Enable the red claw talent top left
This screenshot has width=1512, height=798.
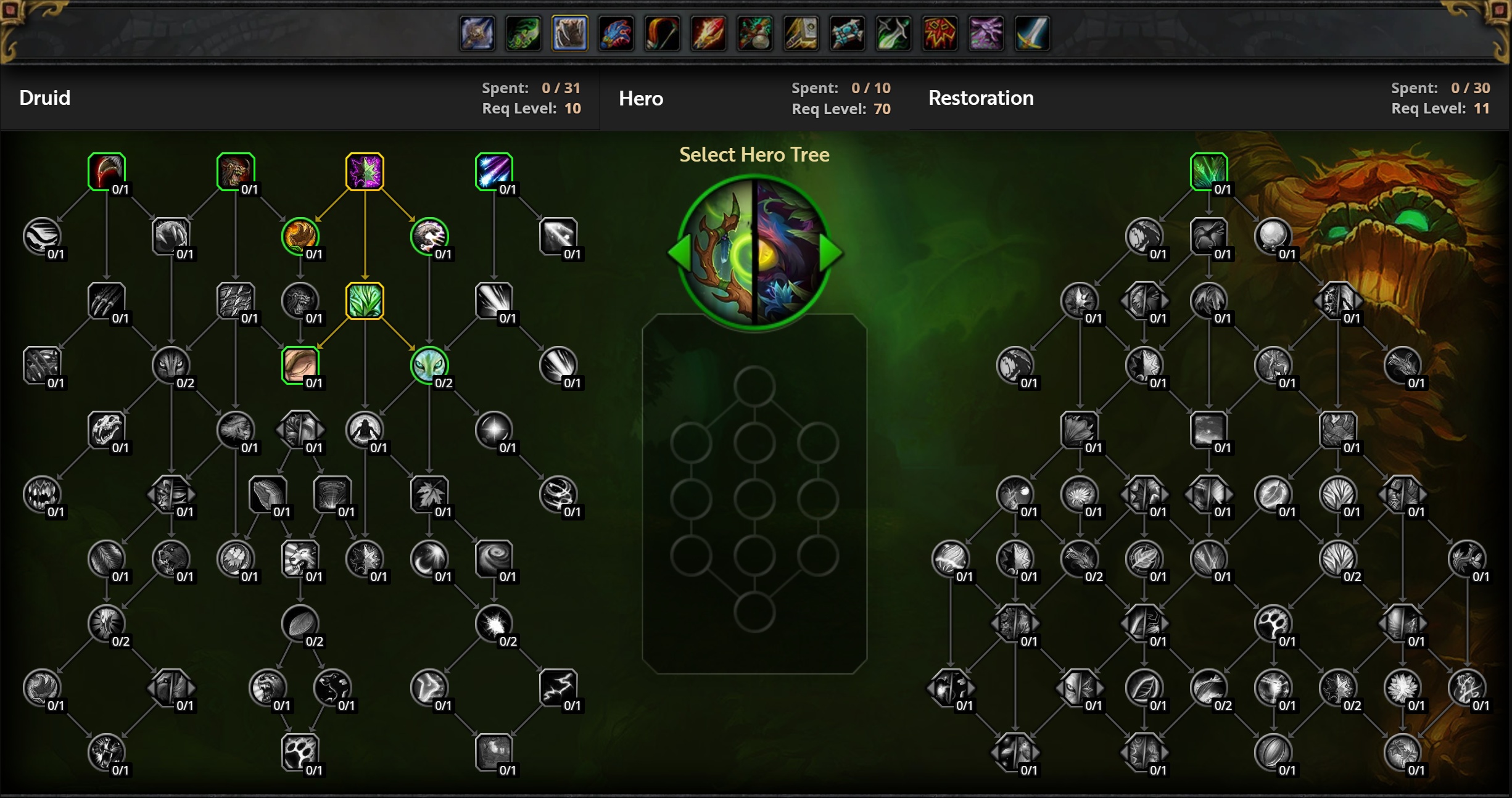tap(107, 171)
